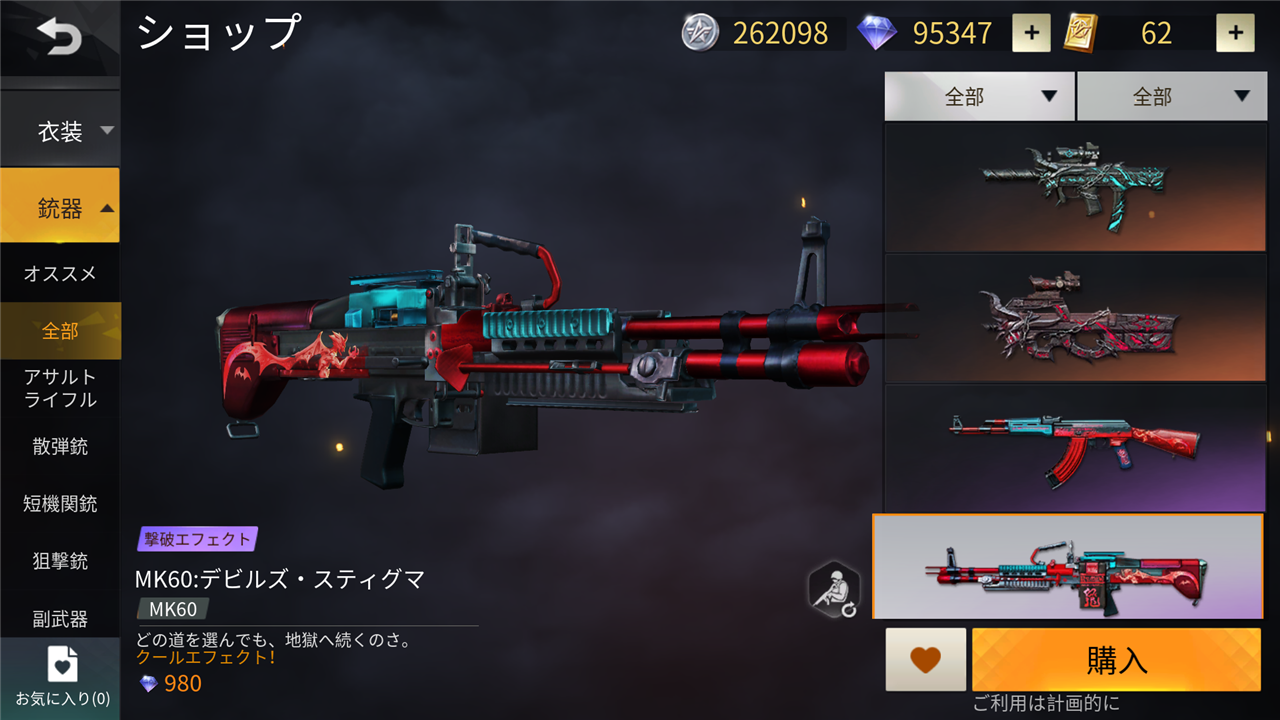Open the お気に入り favorites list
Screen dimensions: 1280x720
pos(62,678)
